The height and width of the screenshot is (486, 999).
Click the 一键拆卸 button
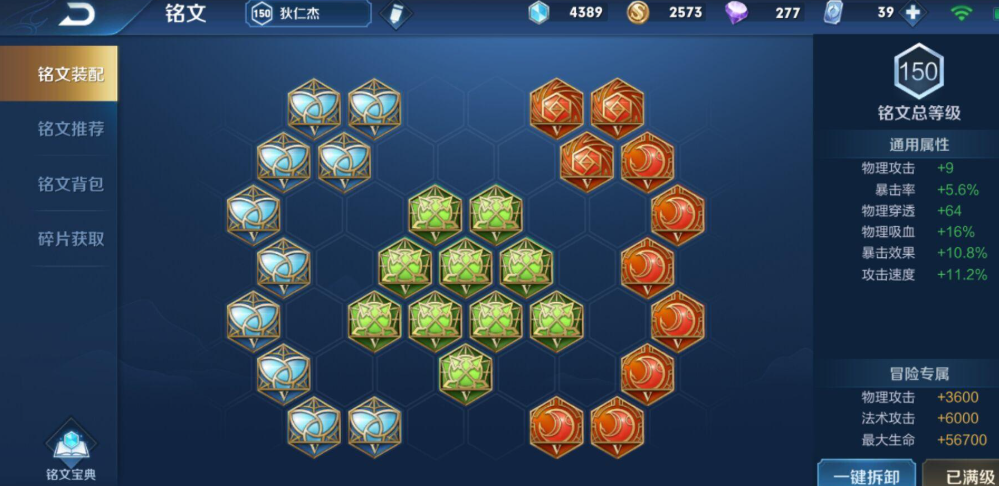pos(867,474)
